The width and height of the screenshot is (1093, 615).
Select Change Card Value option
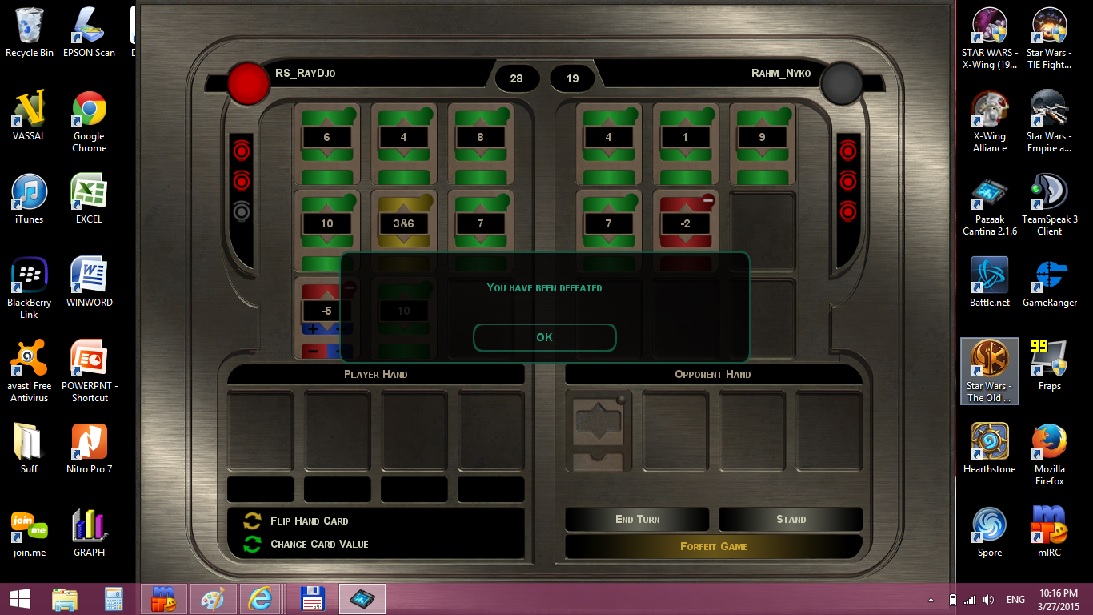[x=319, y=544]
